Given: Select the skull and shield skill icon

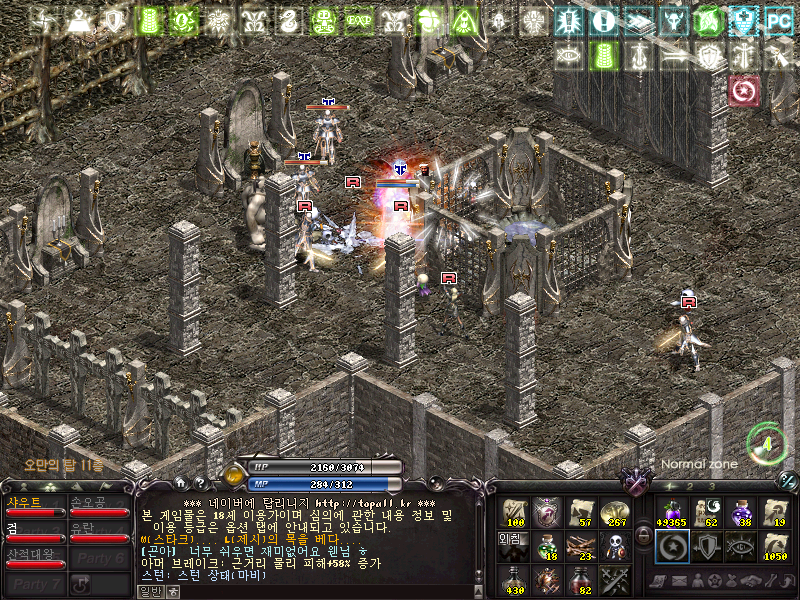Looking at the screenshot, I should coord(616,546).
